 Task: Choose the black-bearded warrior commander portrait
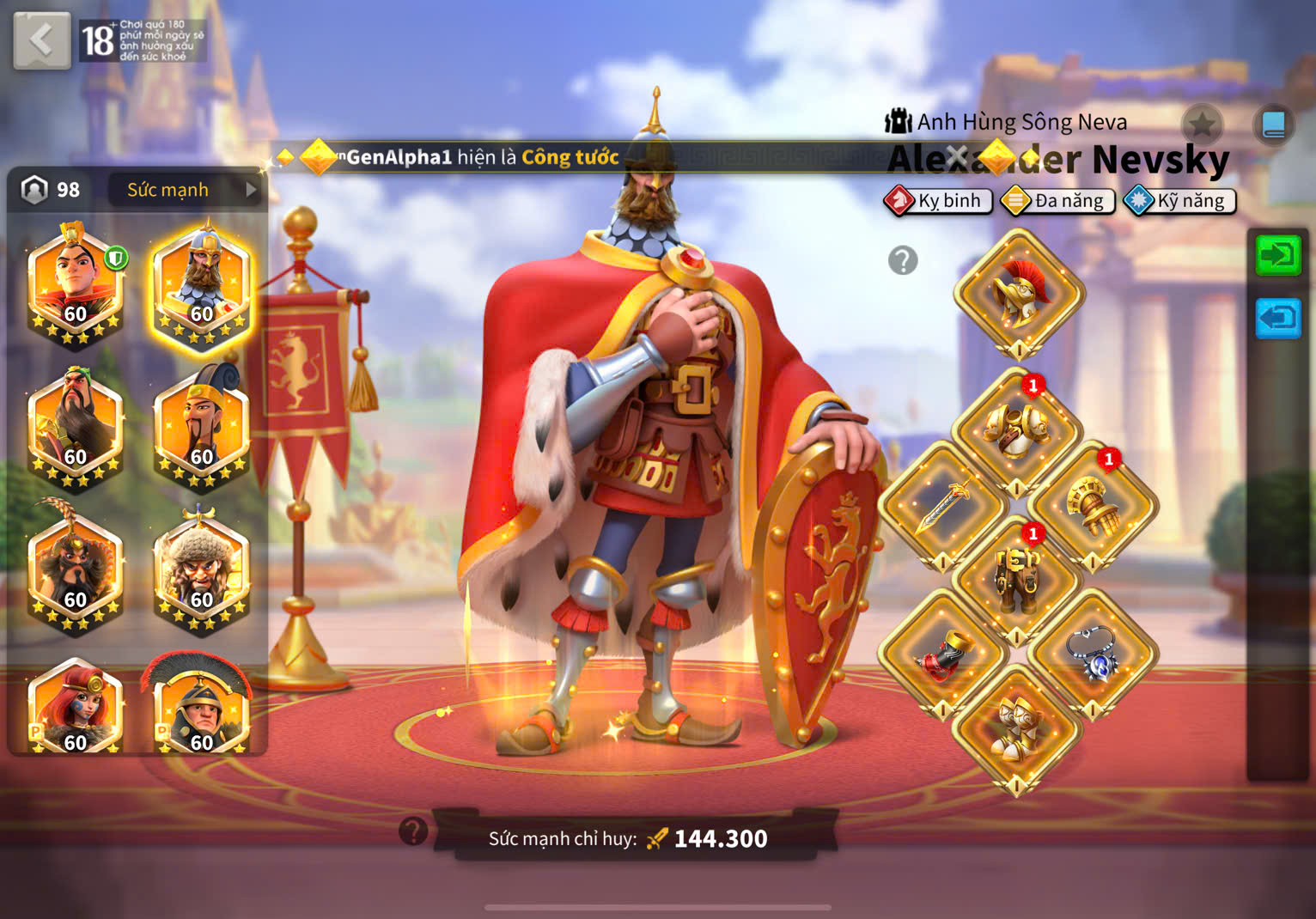point(76,427)
